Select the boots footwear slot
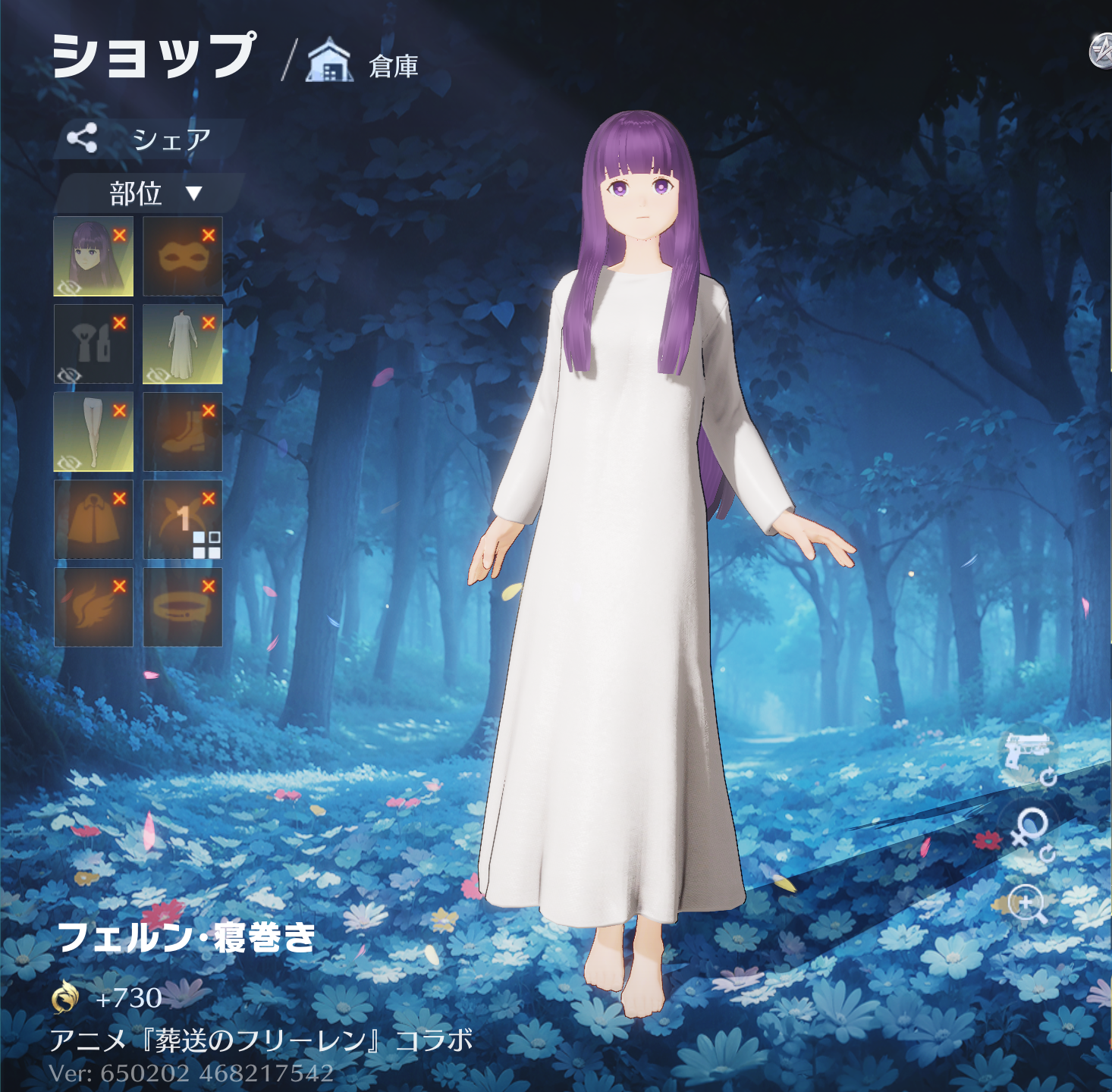1112x1092 pixels. click(x=182, y=431)
